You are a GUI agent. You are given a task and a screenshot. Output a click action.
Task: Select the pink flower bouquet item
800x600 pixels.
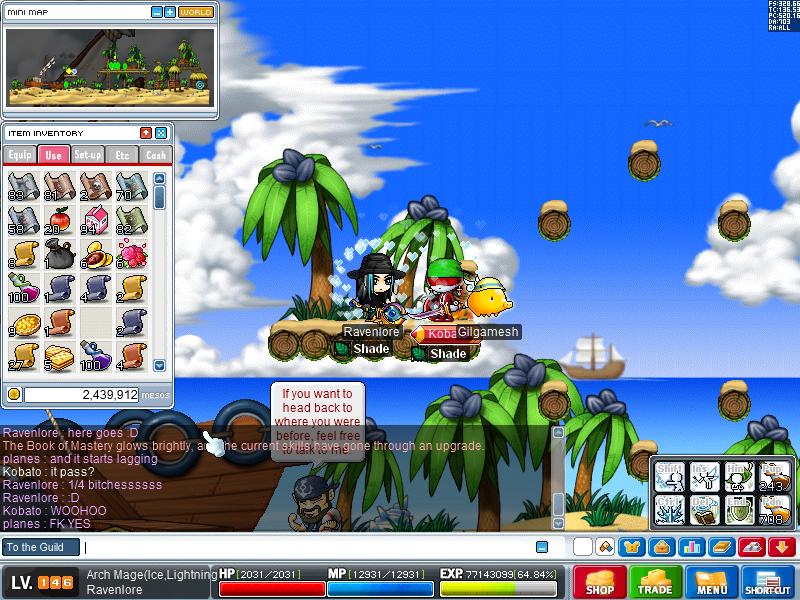(x=131, y=254)
